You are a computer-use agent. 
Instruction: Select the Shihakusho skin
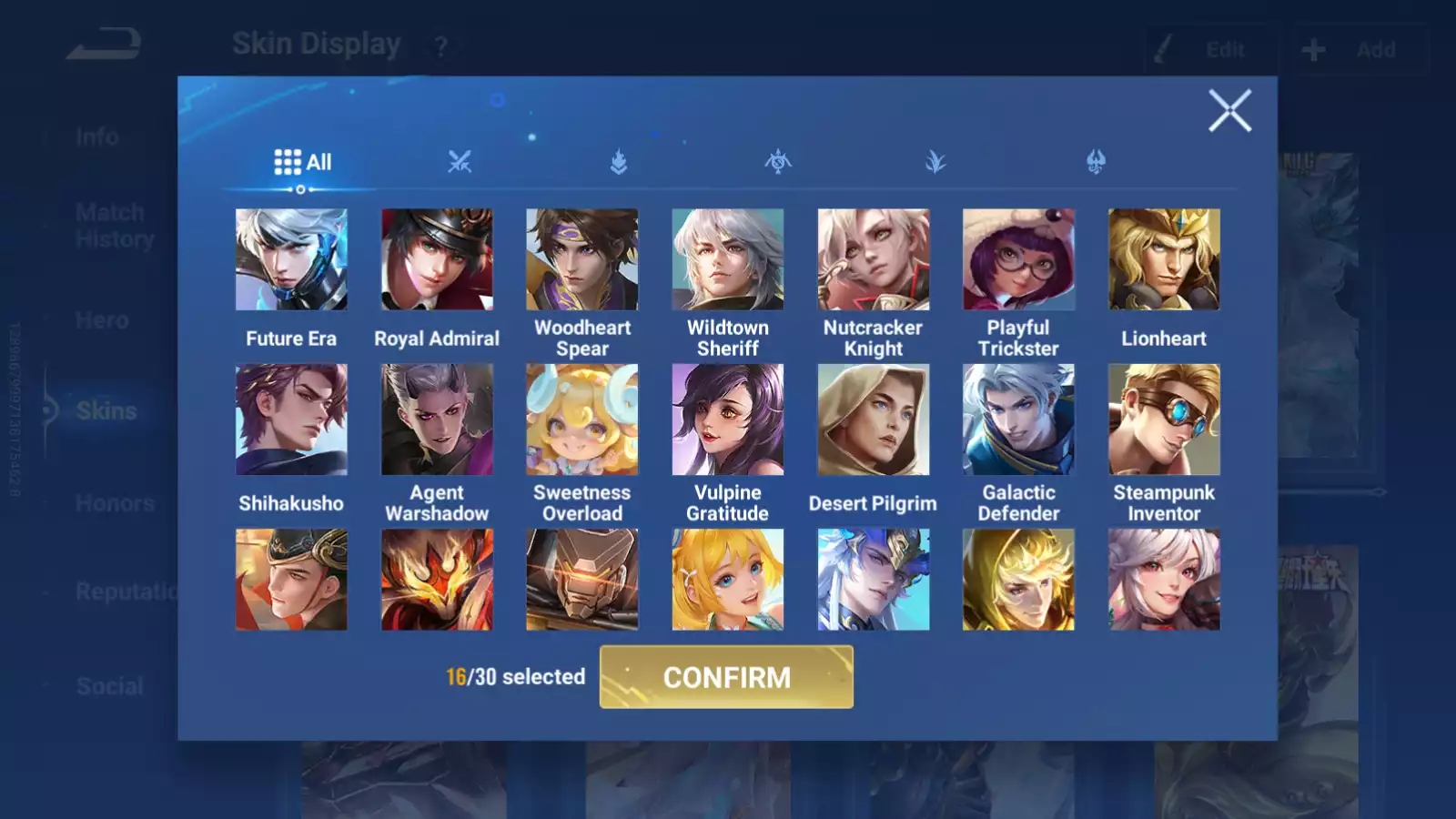pyautogui.click(x=291, y=420)
